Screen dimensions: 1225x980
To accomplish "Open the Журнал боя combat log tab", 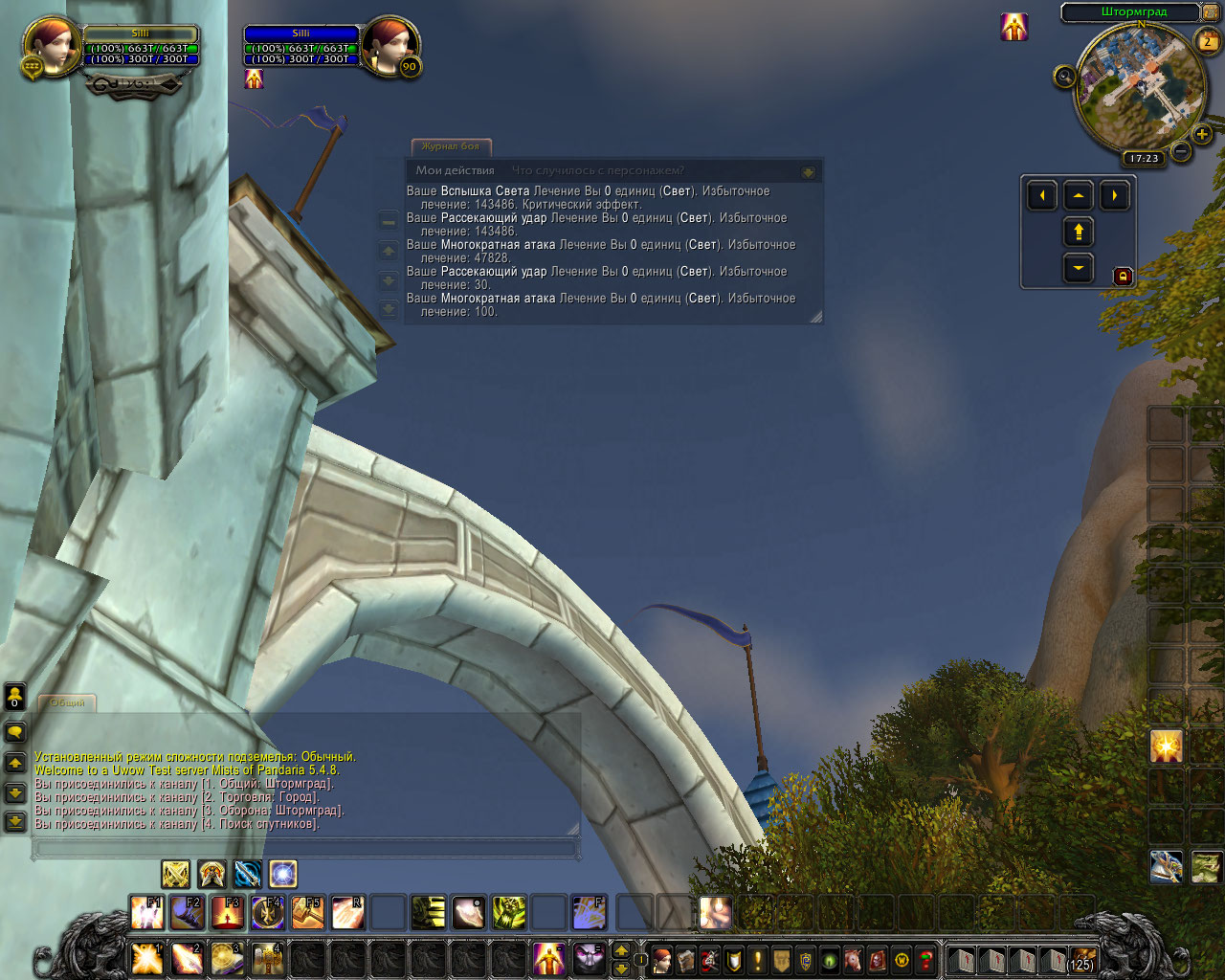I will tap(451, 146).
